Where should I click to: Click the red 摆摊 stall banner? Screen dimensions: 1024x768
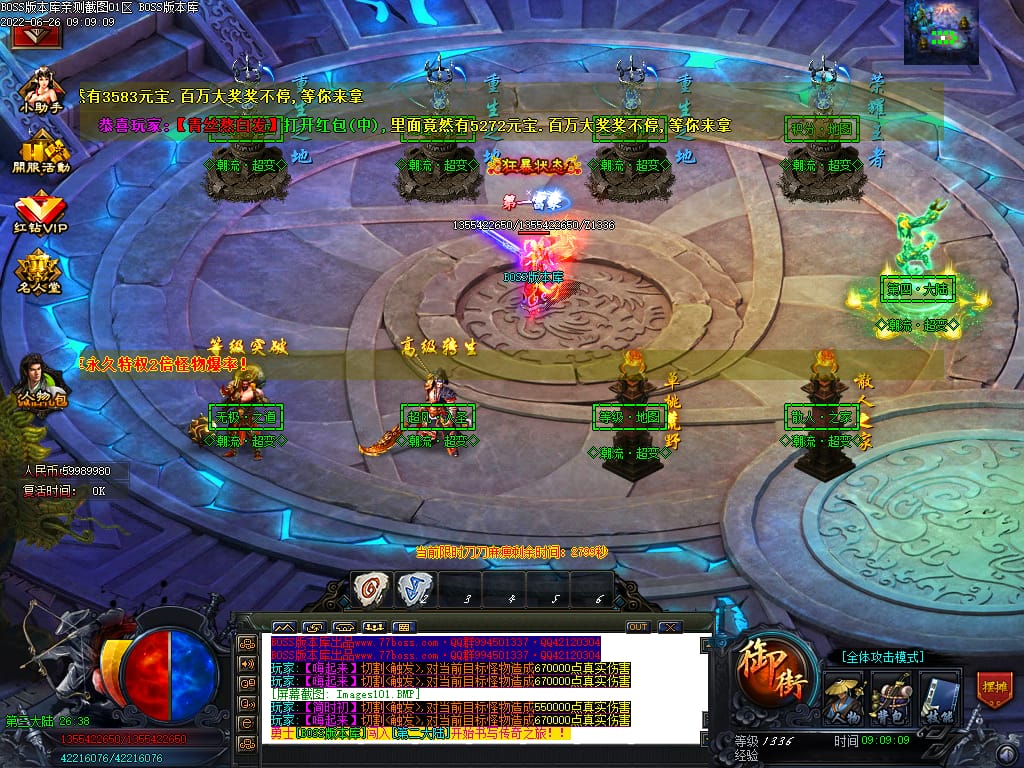[994, 690]
